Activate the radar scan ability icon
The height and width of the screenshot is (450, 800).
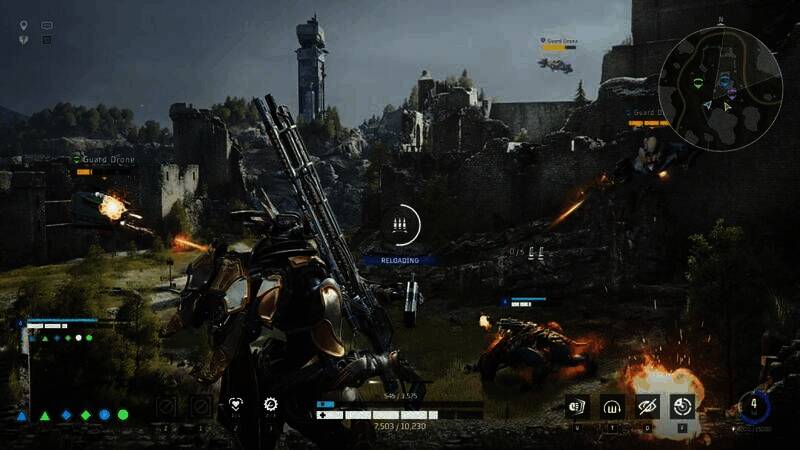pyautogui.click(x=682, y=405)
